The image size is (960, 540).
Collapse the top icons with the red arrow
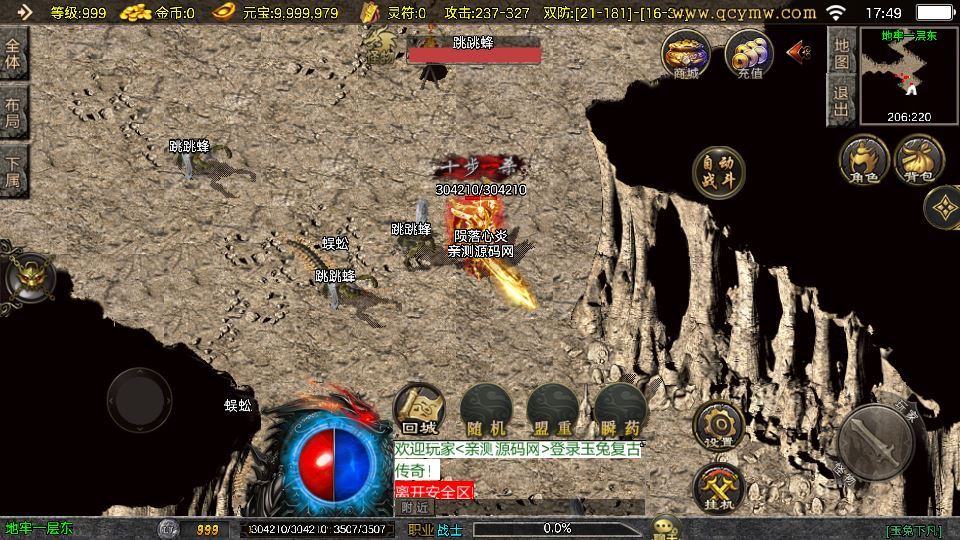[x=798, y=51]
